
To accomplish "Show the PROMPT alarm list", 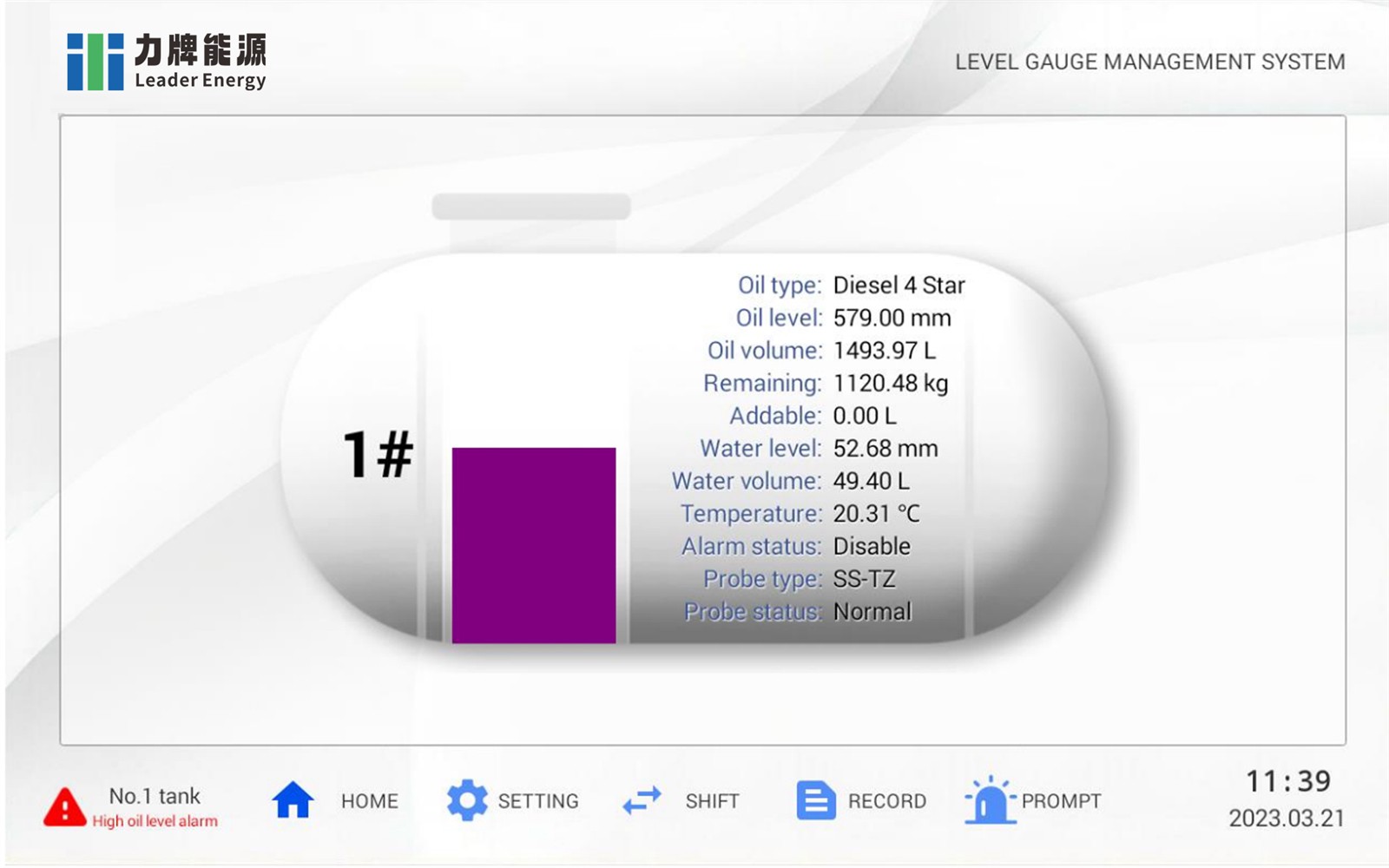I will pos(1033,800).
